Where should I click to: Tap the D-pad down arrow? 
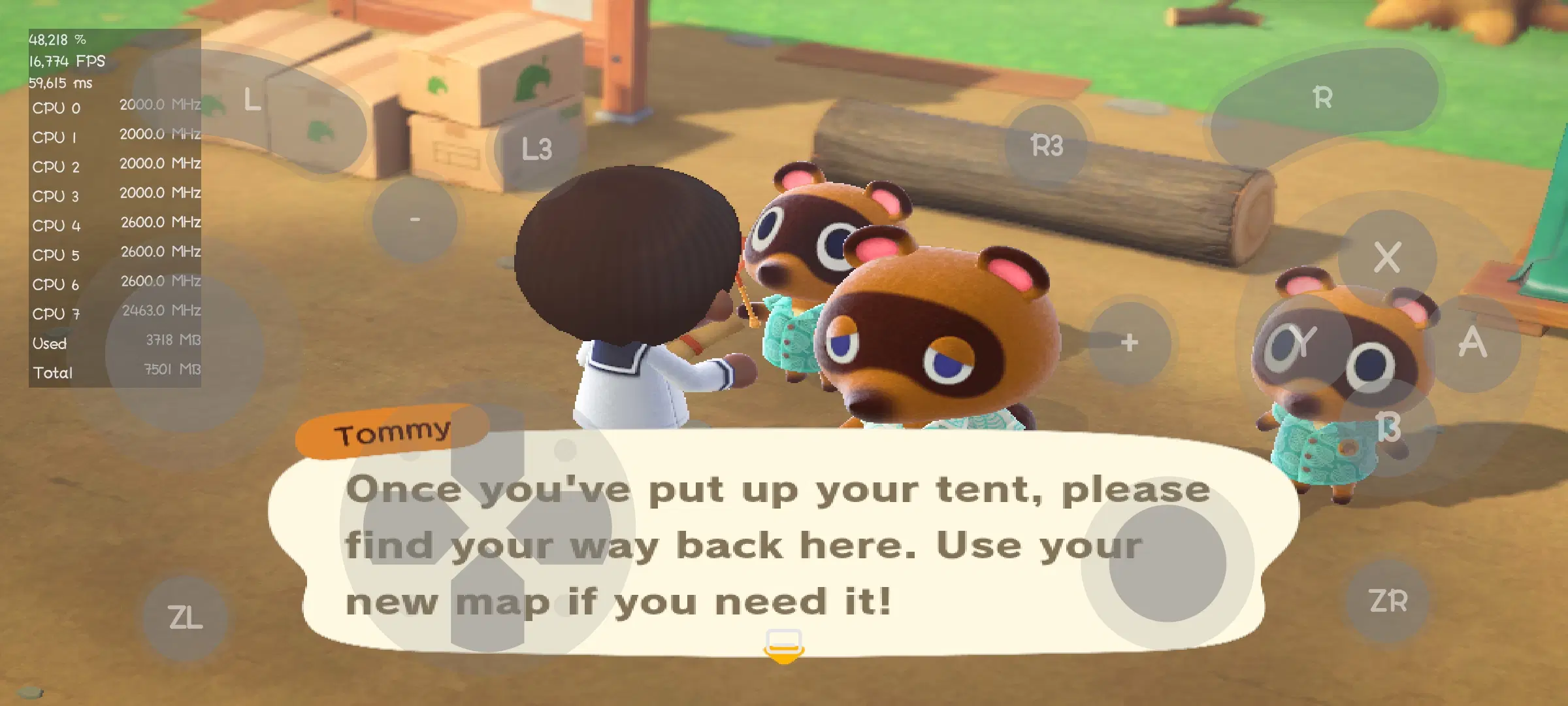pyautogui.click(x=487, y=605)
